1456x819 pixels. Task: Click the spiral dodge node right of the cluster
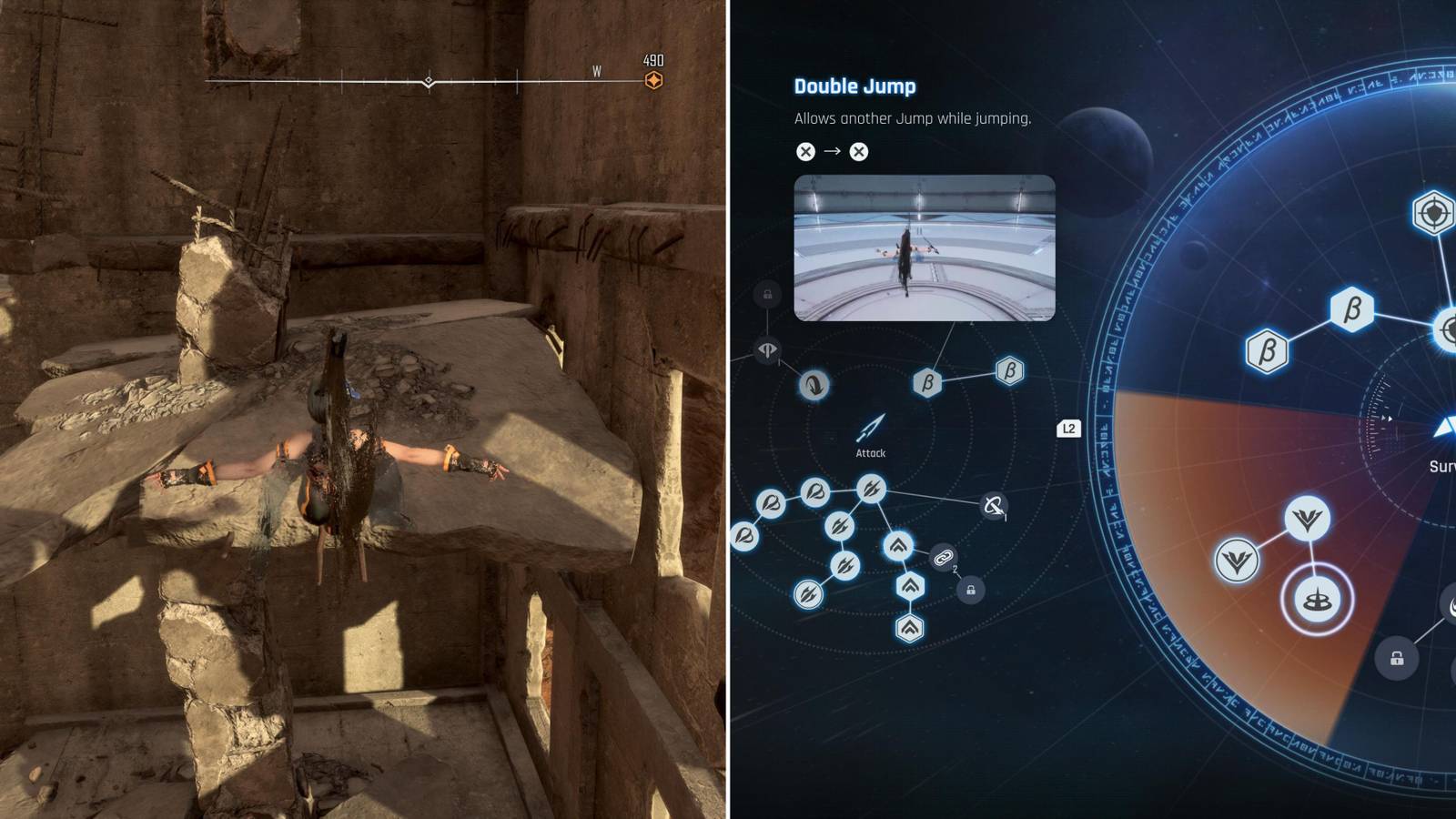(x=994, y=506)
